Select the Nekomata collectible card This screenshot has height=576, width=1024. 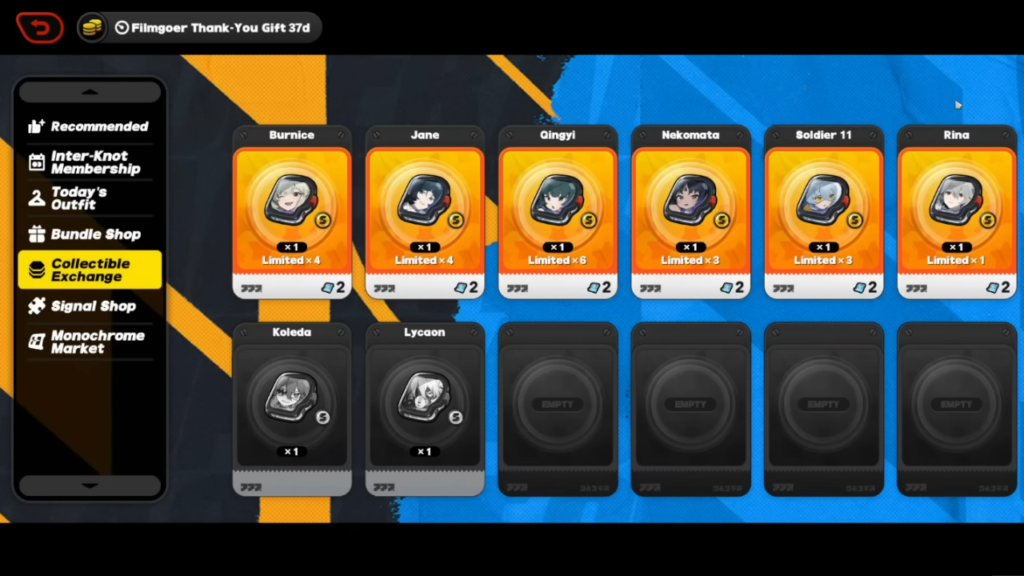(690, 212)
